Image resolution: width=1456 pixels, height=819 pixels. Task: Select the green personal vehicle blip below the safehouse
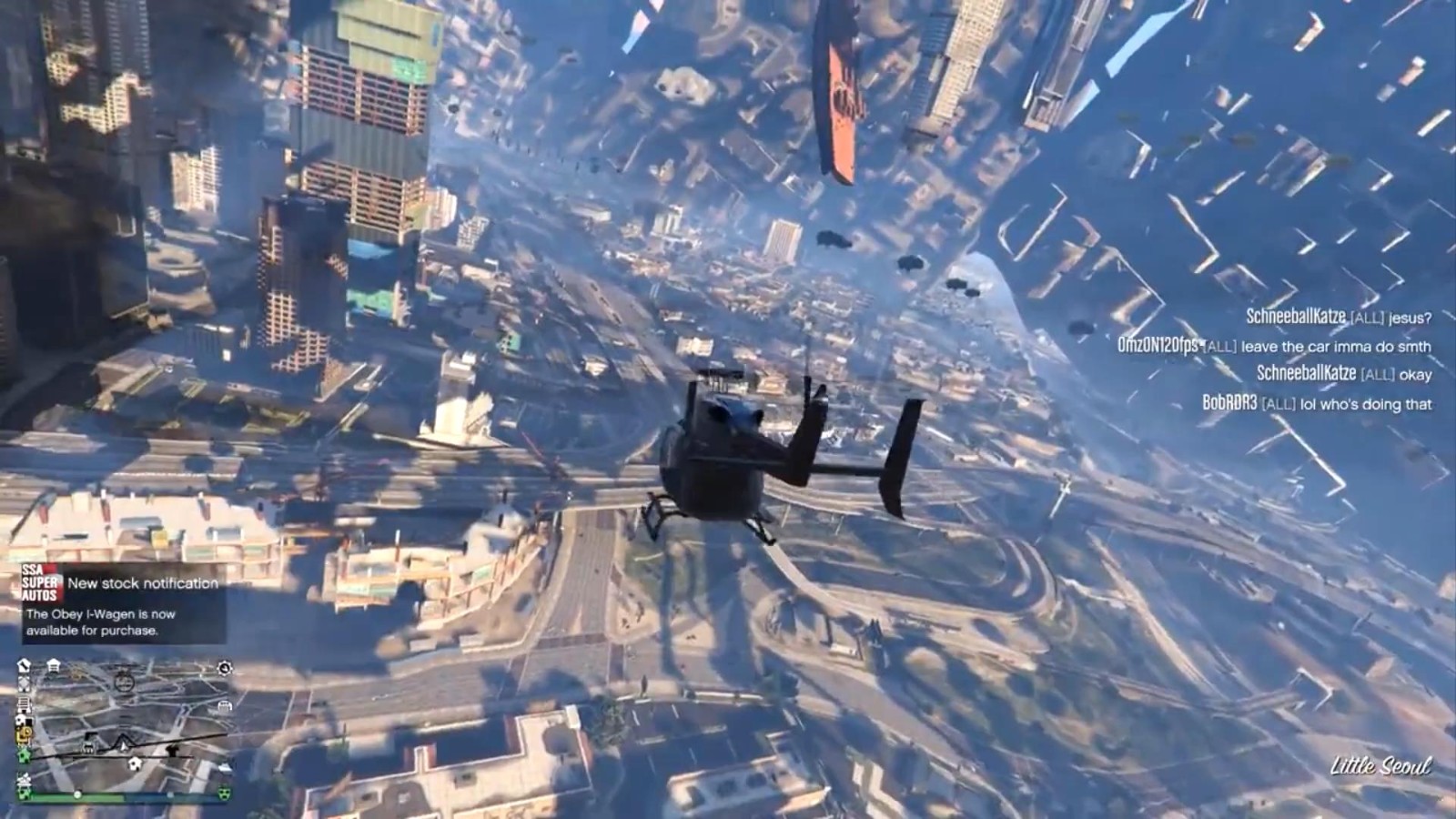(24, 793)
